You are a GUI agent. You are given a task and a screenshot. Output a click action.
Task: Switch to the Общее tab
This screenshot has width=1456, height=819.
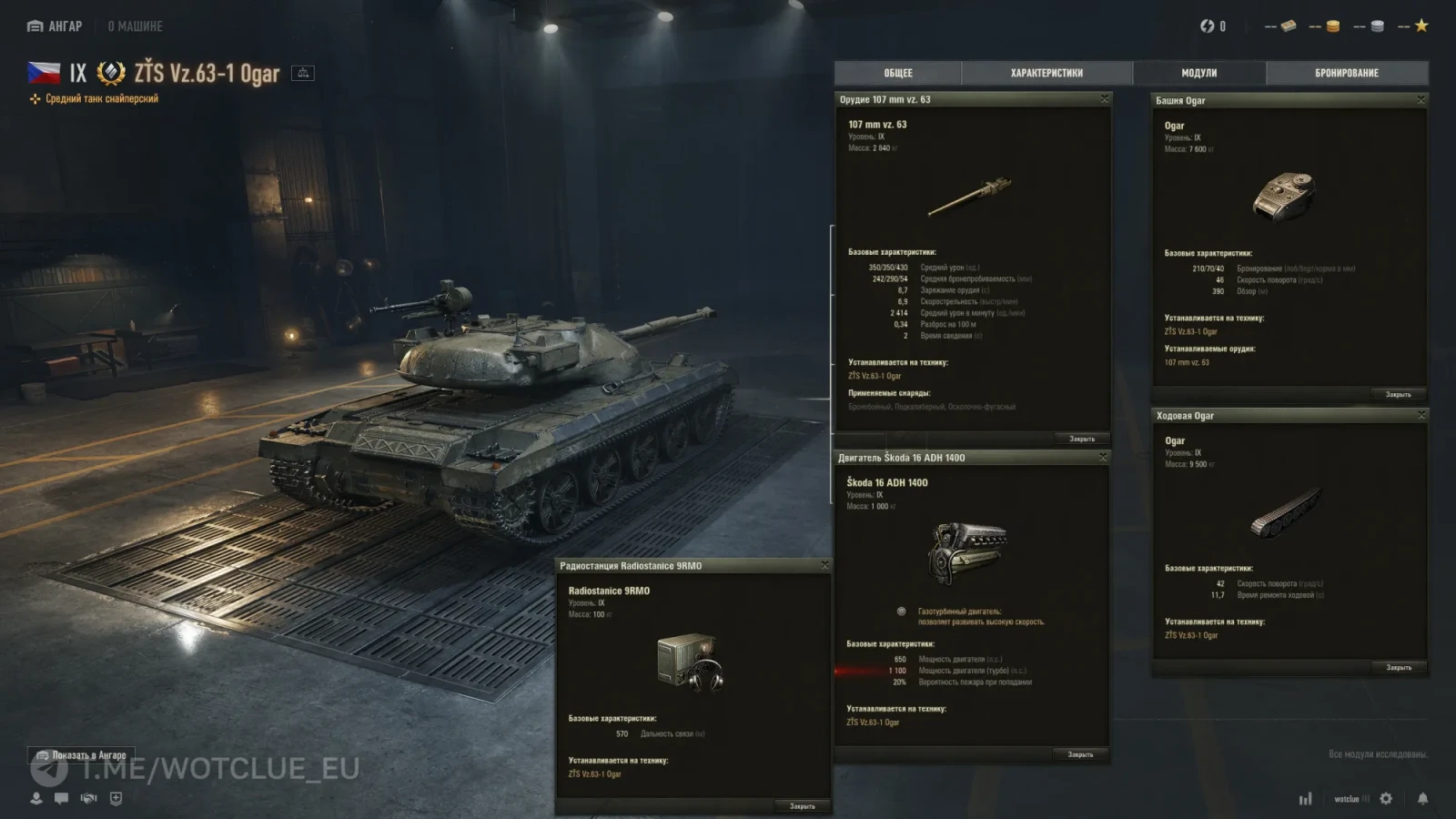click(897, 73)
